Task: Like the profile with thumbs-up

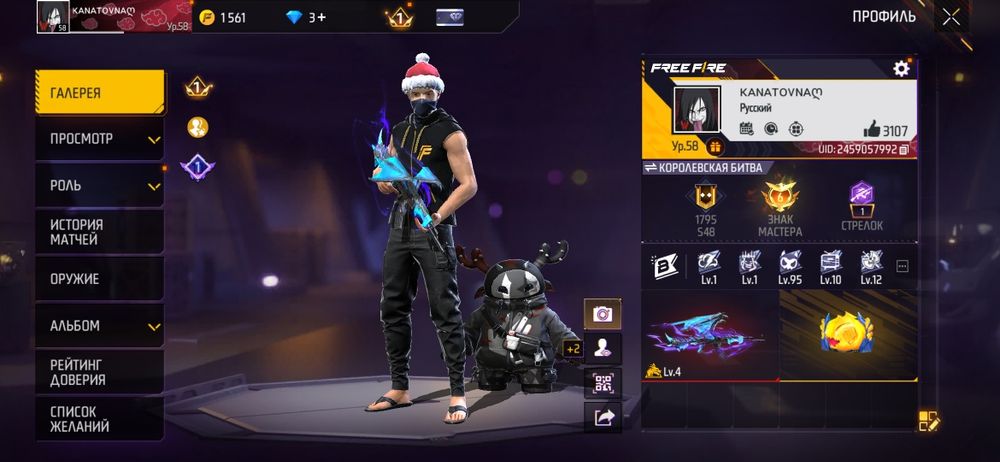Action: click(x=872, y=129)
